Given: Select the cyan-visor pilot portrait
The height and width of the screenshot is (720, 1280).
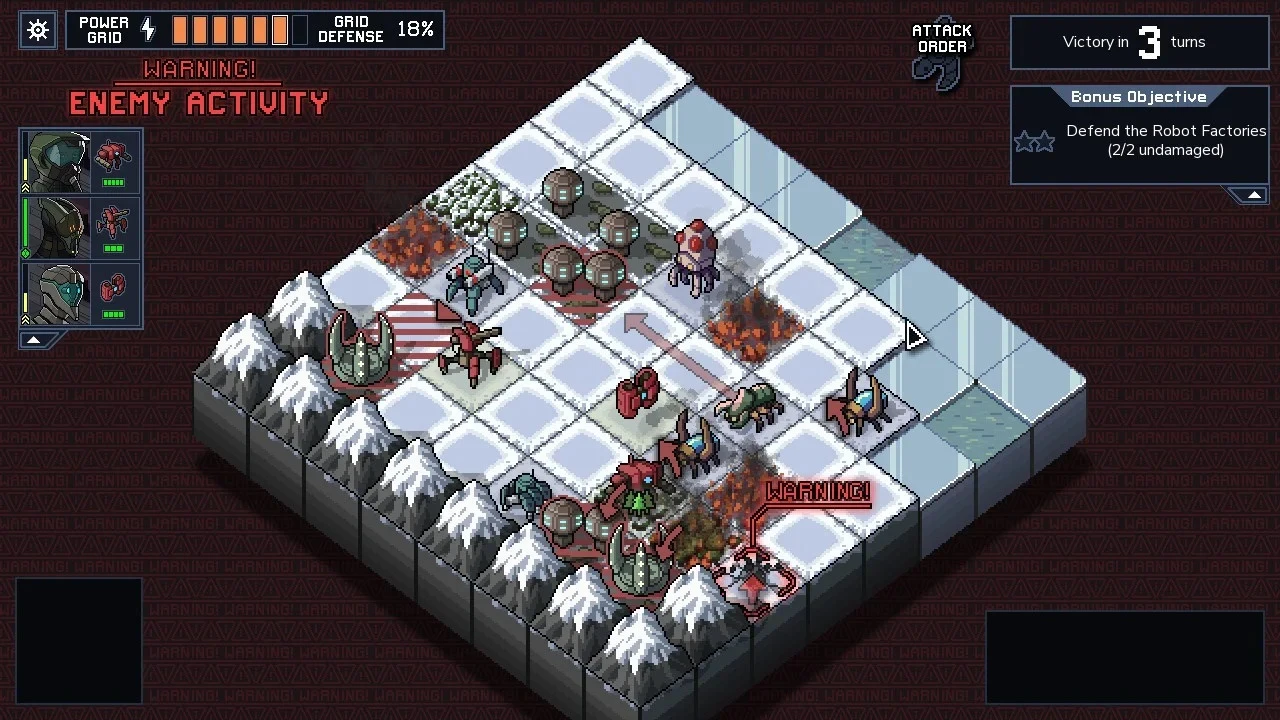Looking at the screenshot, I should pos(57,294).
